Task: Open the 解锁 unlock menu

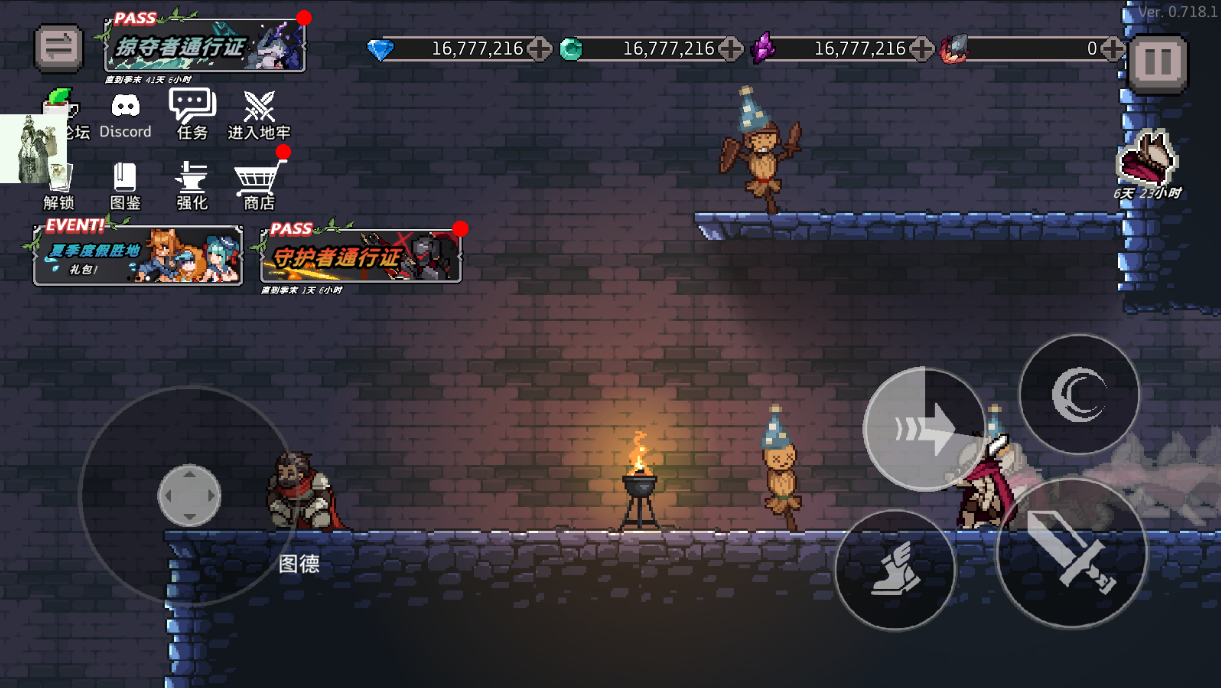Action: (x=59, y=184)
